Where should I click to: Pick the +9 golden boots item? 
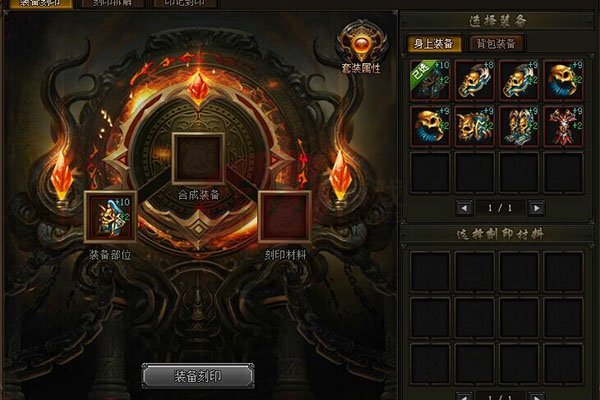coord(518,126)
